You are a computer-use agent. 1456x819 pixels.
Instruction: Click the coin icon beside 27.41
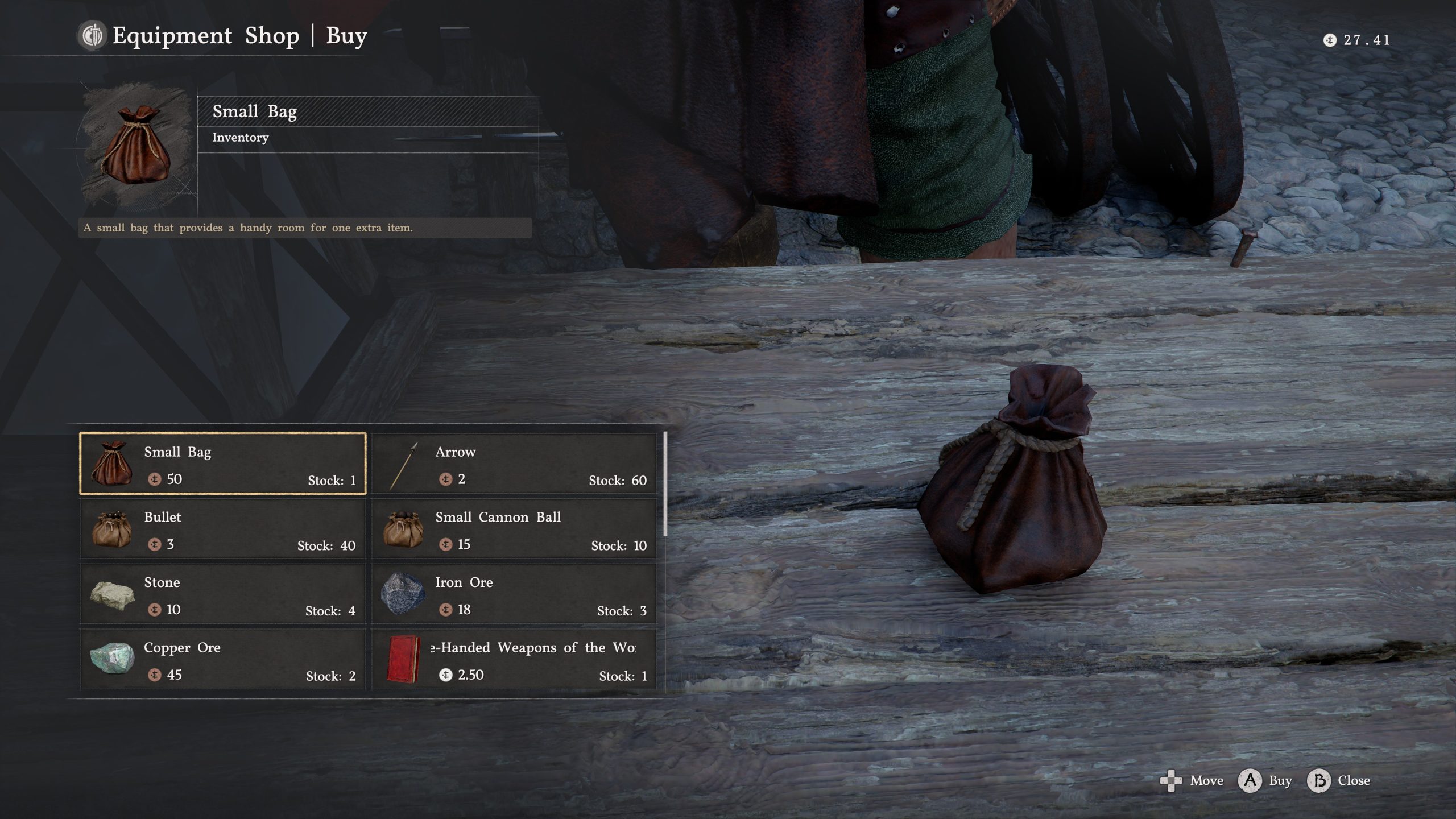point(1331,40)
